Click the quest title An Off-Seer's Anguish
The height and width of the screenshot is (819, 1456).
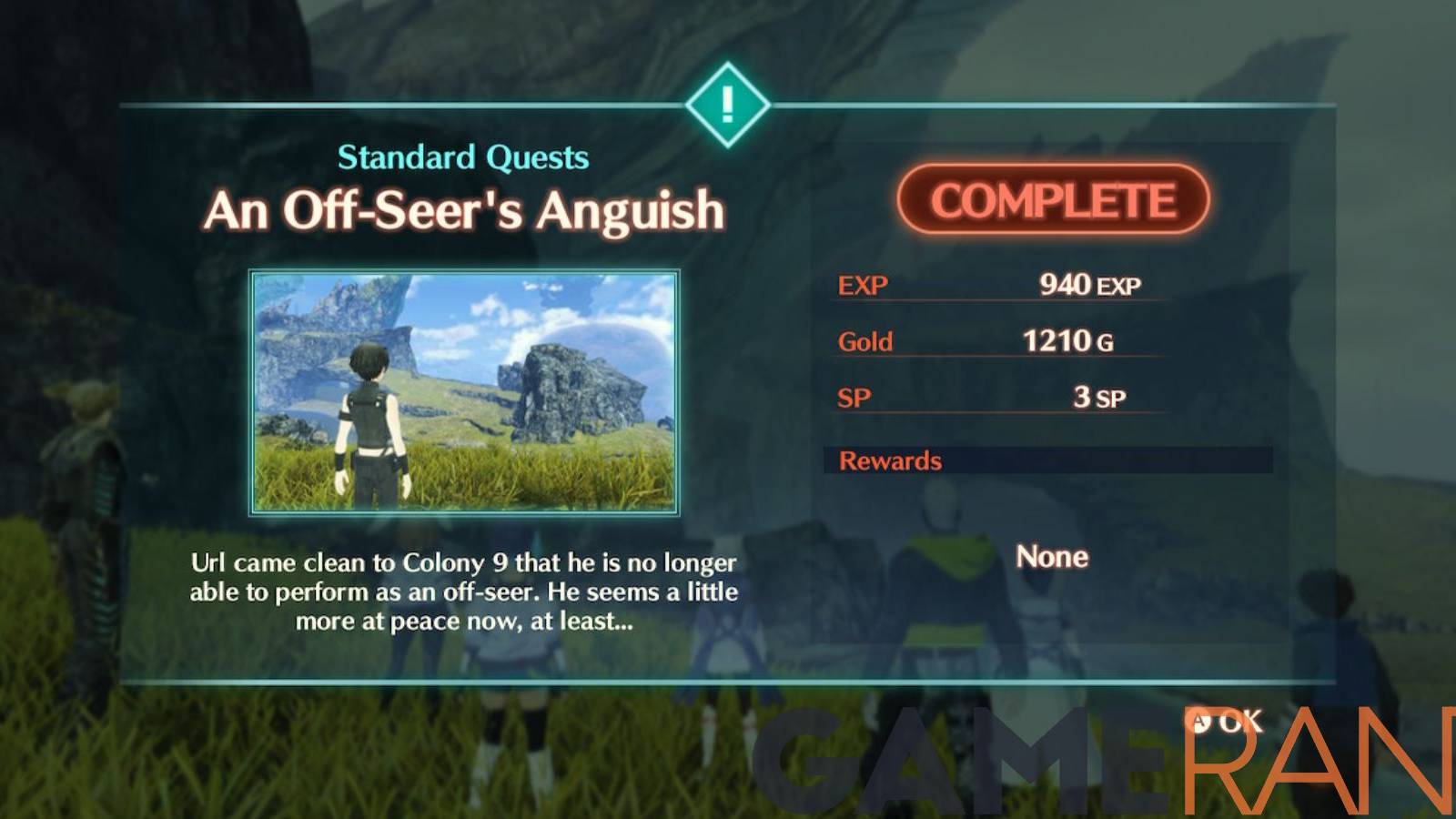466,208
